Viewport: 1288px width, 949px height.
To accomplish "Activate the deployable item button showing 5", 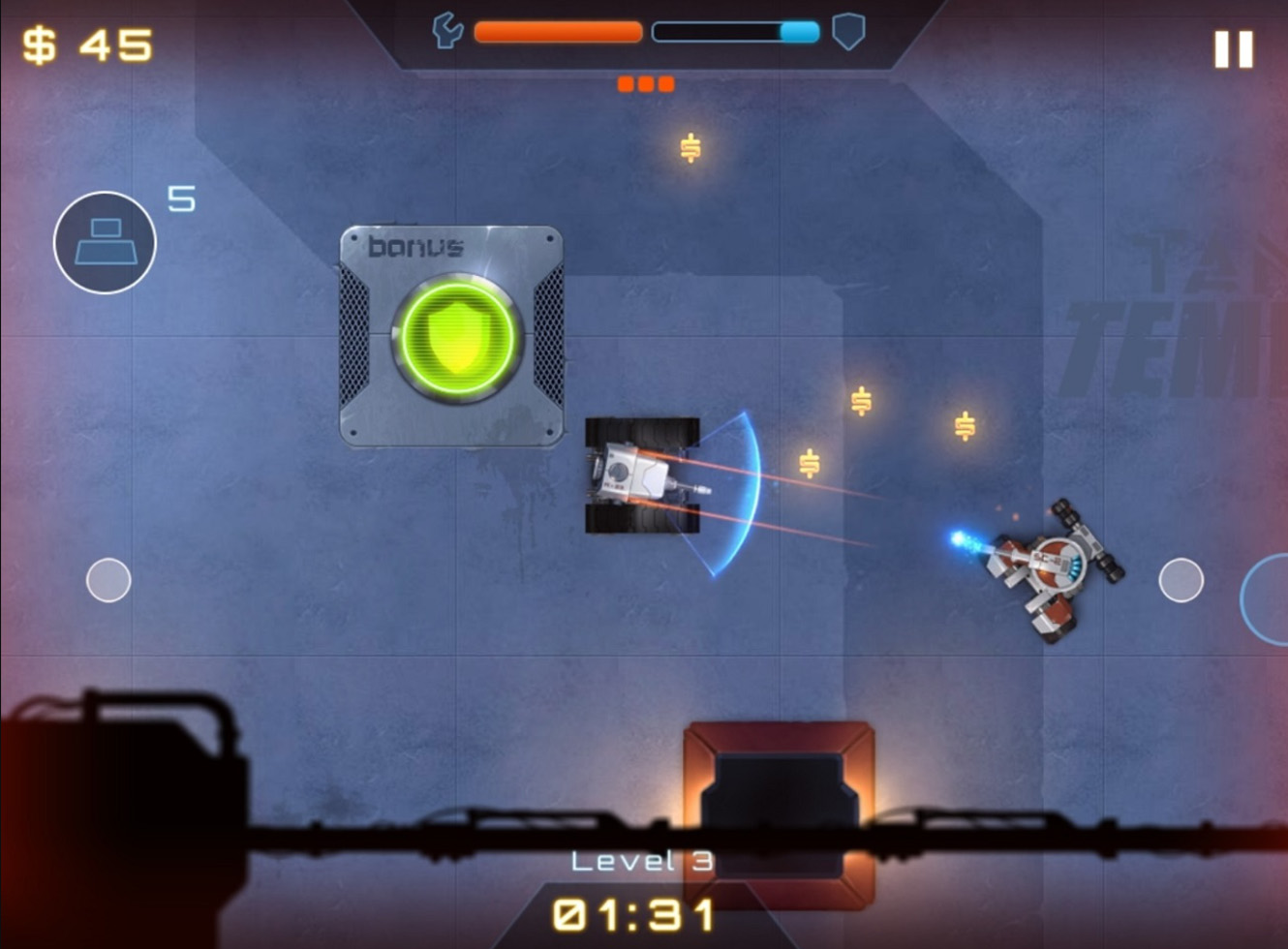I will pos(105,242).
